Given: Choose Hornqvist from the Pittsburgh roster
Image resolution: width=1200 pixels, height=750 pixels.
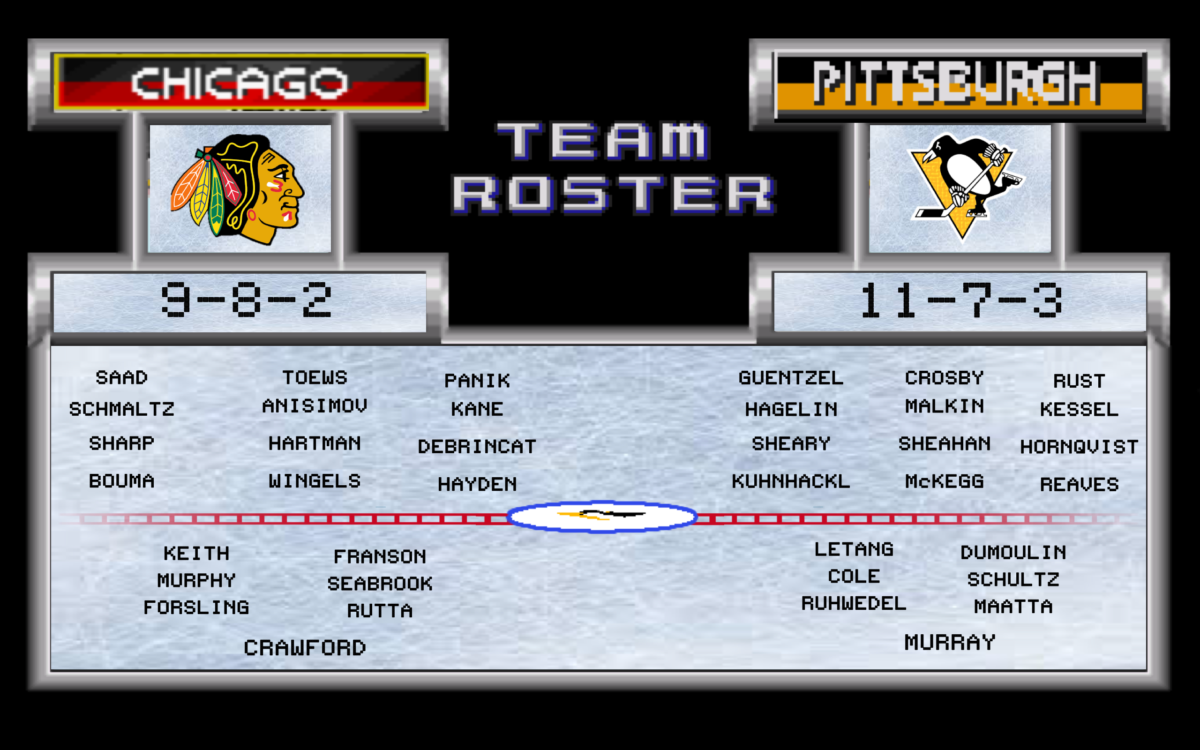Looking at the screenshot, I should click(1079, 447).
